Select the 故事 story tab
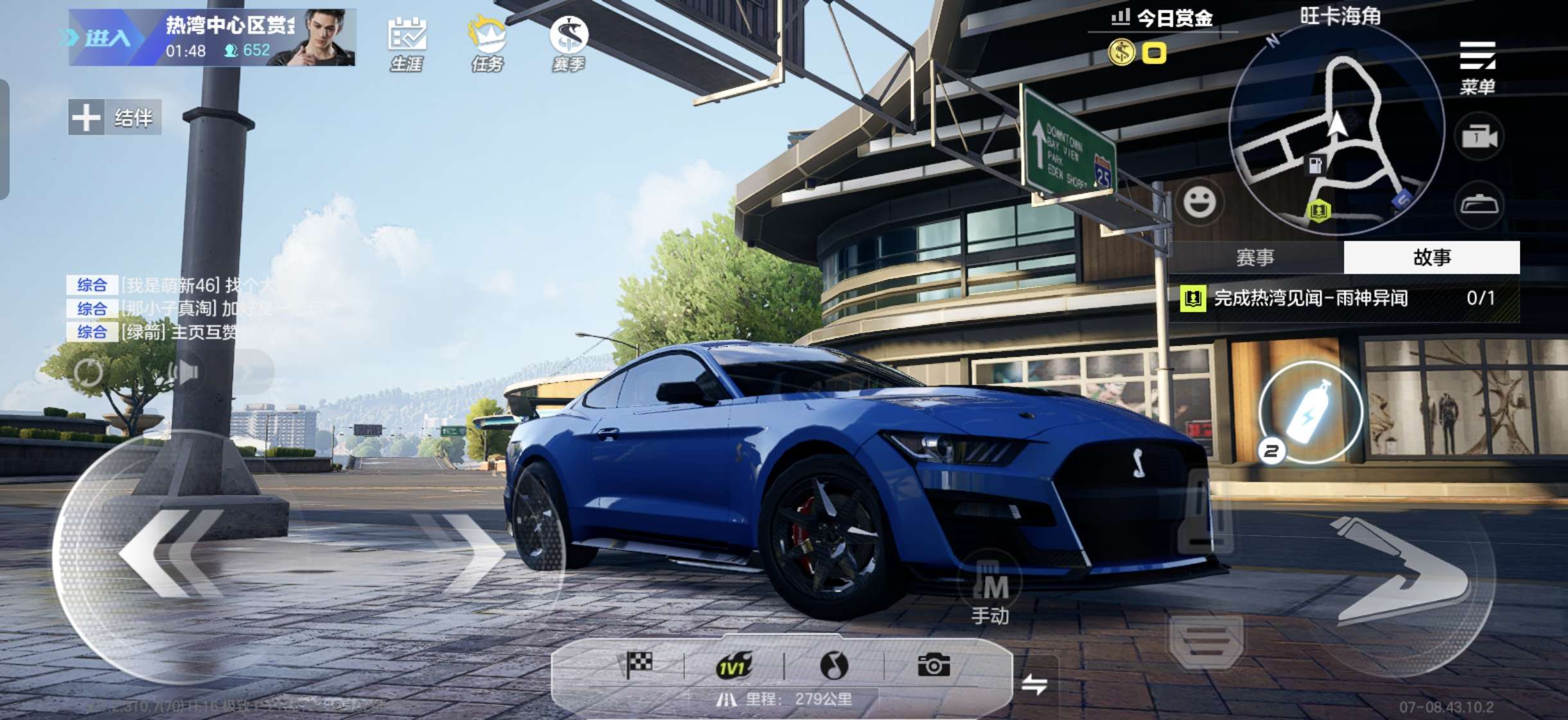Viewport: 1568px width, 720px height. [1431, 257]
